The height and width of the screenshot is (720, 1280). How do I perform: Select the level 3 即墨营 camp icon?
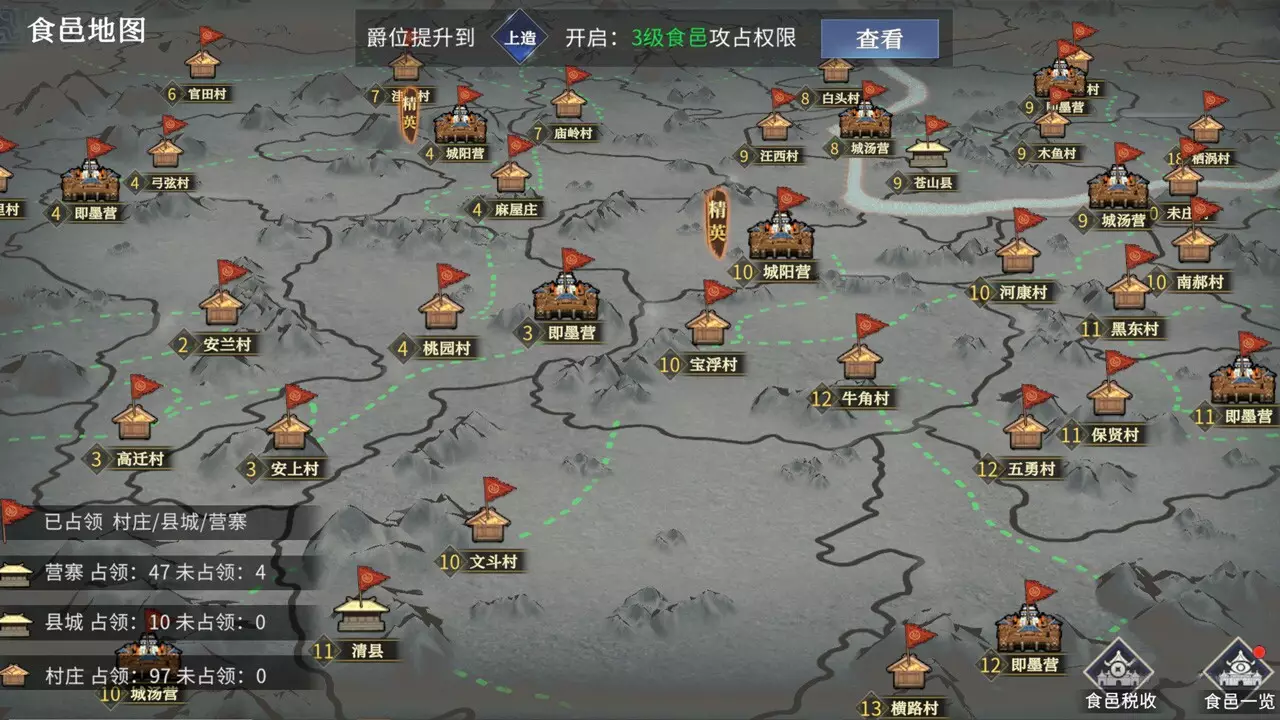click(568, 297)
